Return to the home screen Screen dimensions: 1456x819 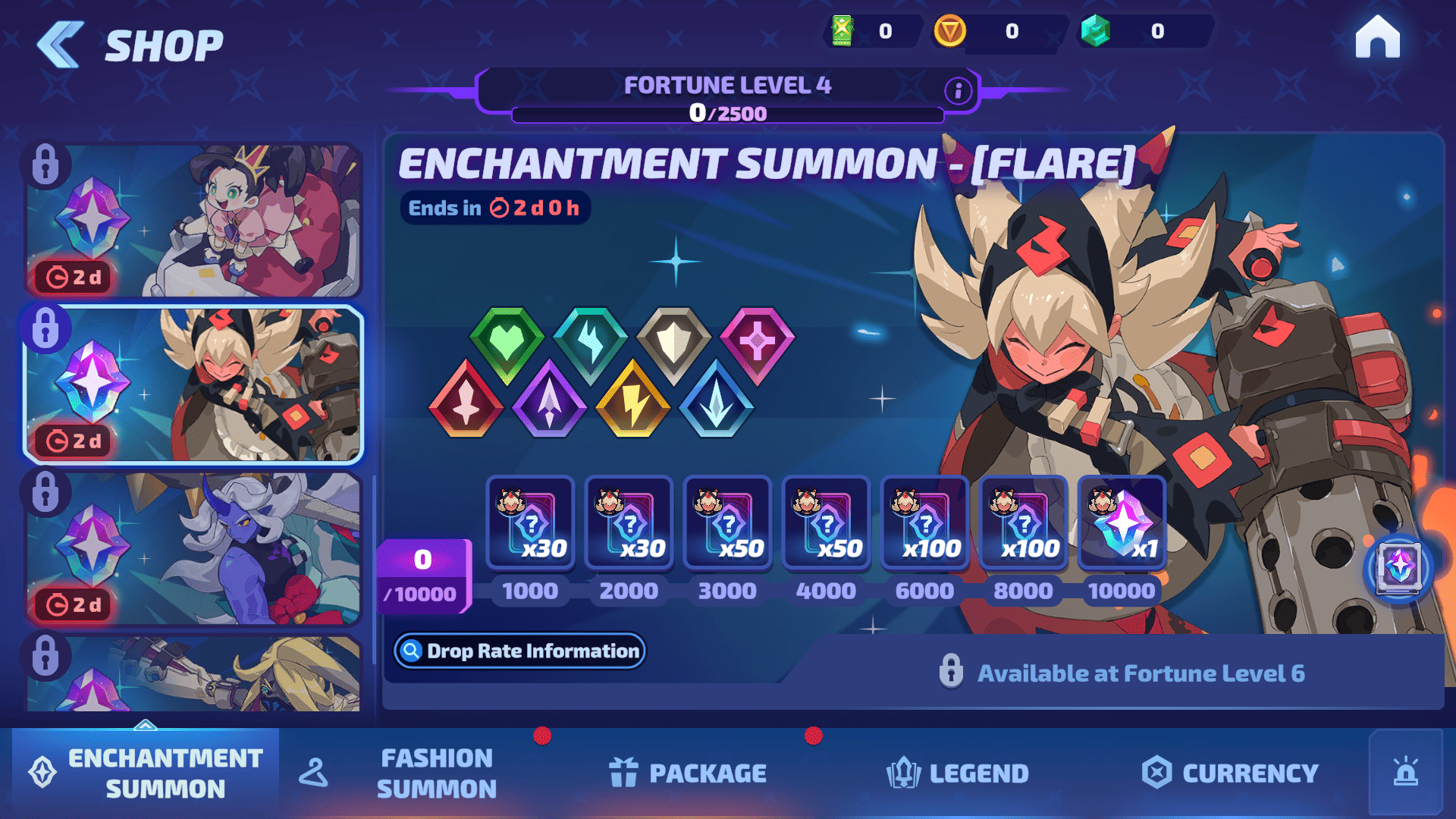coord(1377,38)
